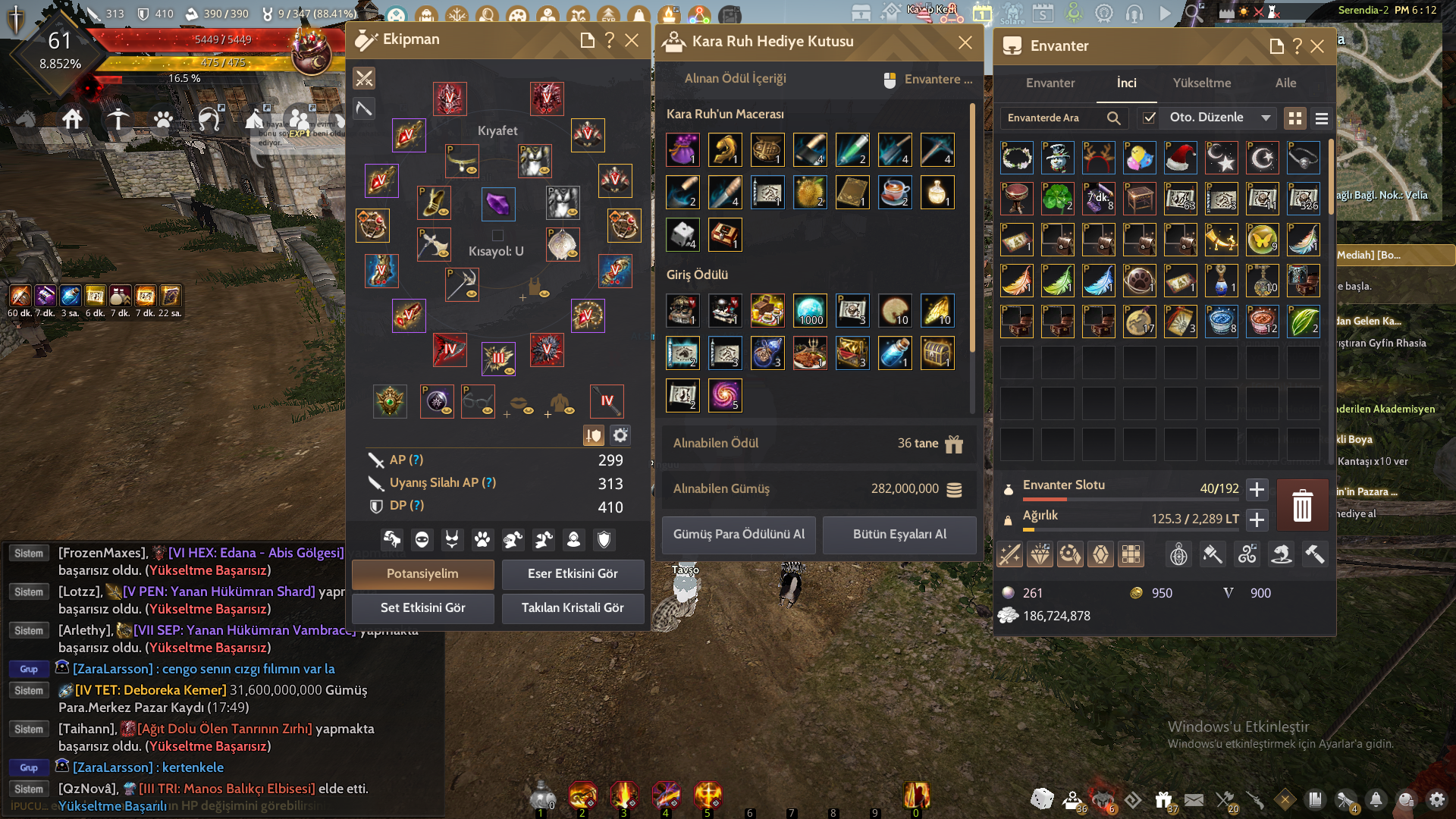The image size is (1456, 819).
Task: Open the settings gear in the bottom bar
Action: (x=1436, y=799)
